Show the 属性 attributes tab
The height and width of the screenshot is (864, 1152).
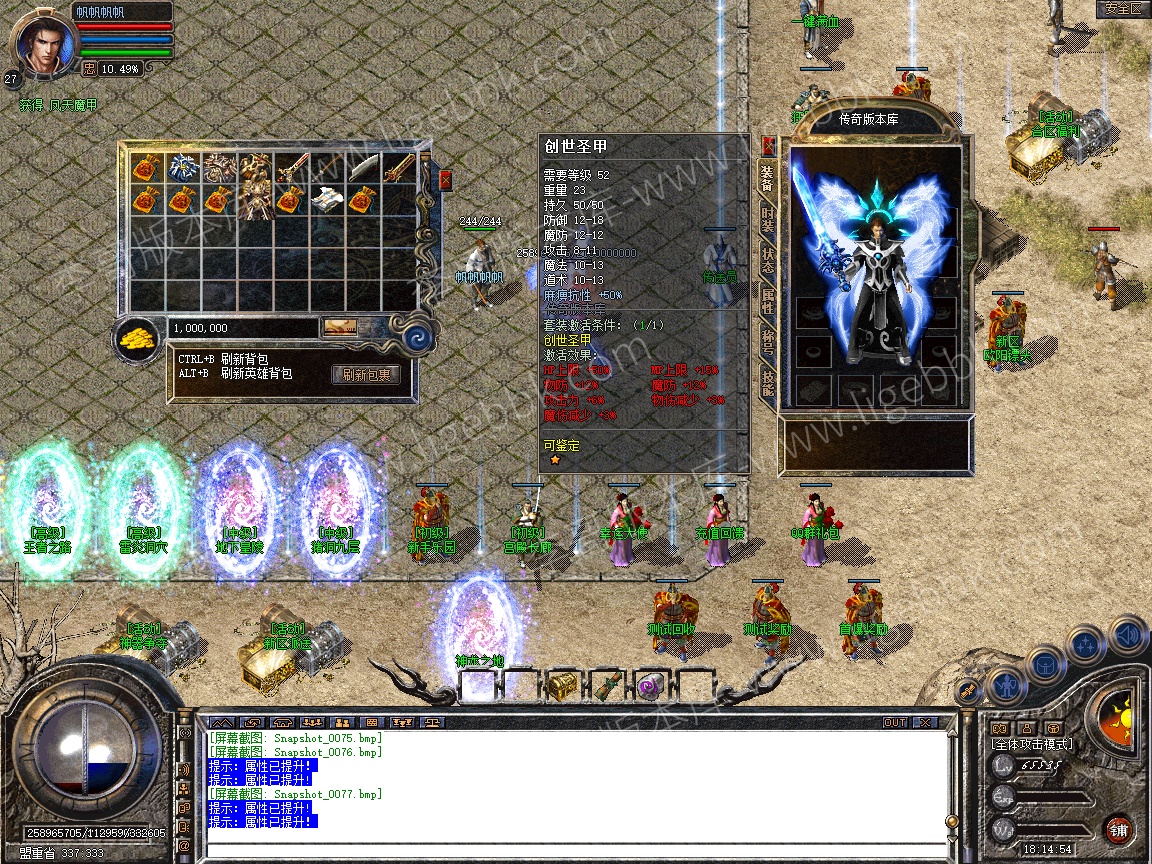click(767, 302)
